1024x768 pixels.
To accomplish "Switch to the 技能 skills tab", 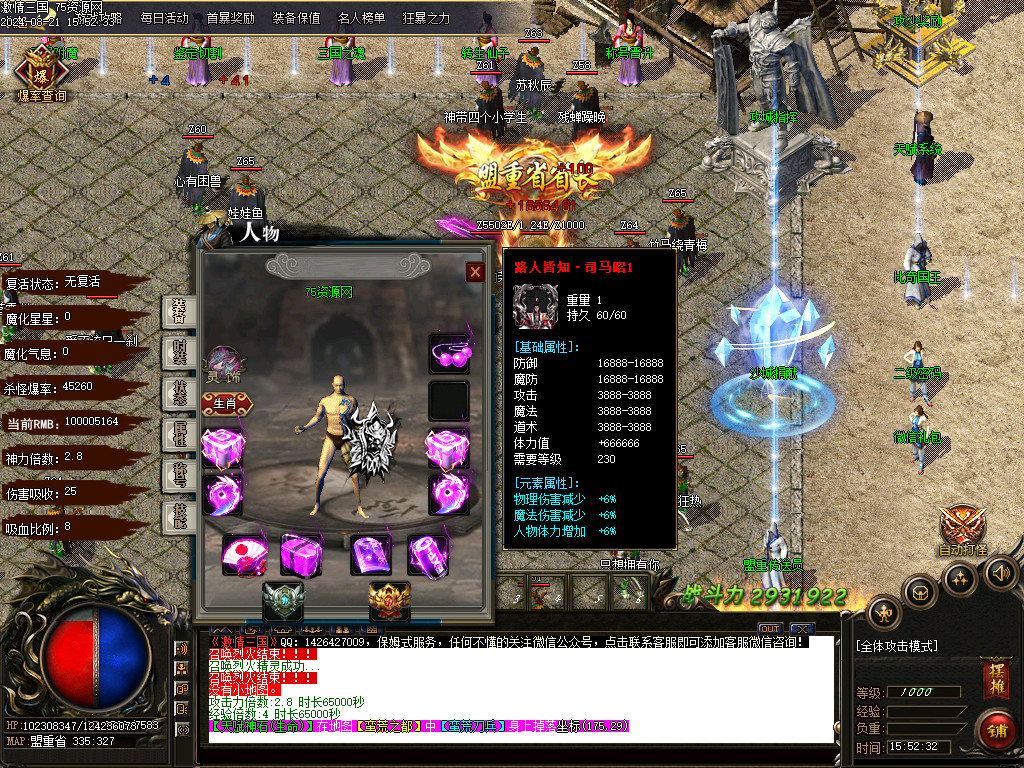I will (179, 516).
